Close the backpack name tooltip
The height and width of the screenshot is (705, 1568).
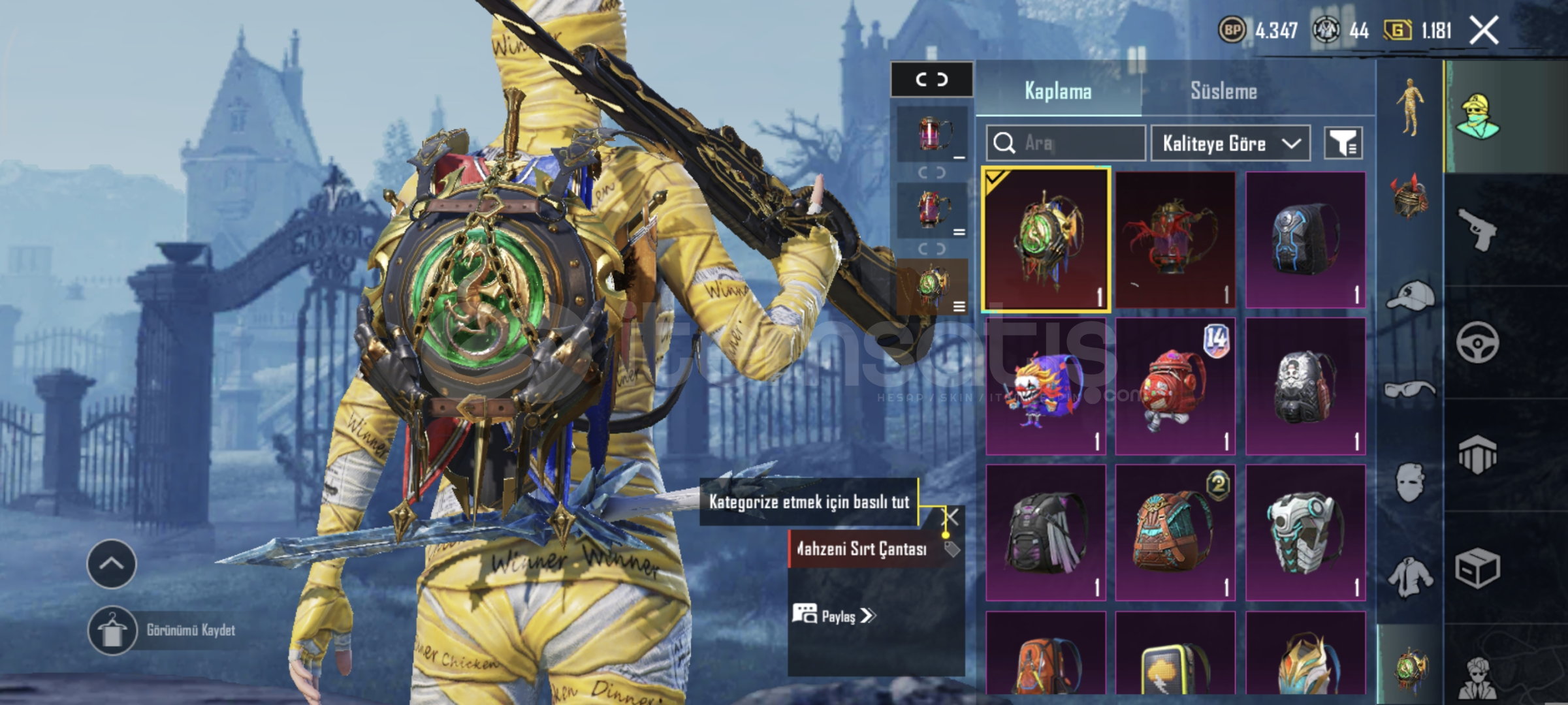pyautogui.click(x=952, y=518)
